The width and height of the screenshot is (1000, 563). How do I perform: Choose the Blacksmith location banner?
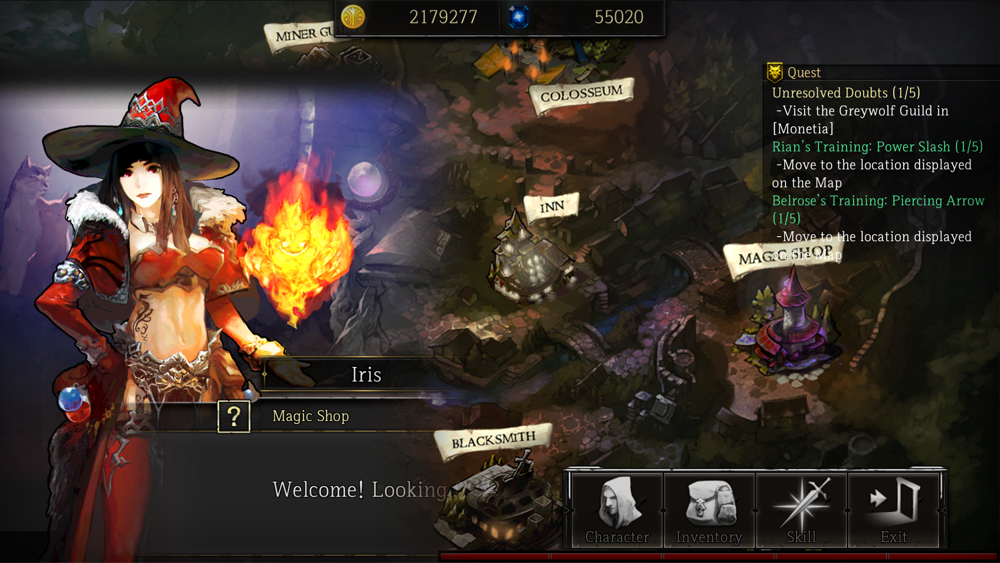coord(493,441)
